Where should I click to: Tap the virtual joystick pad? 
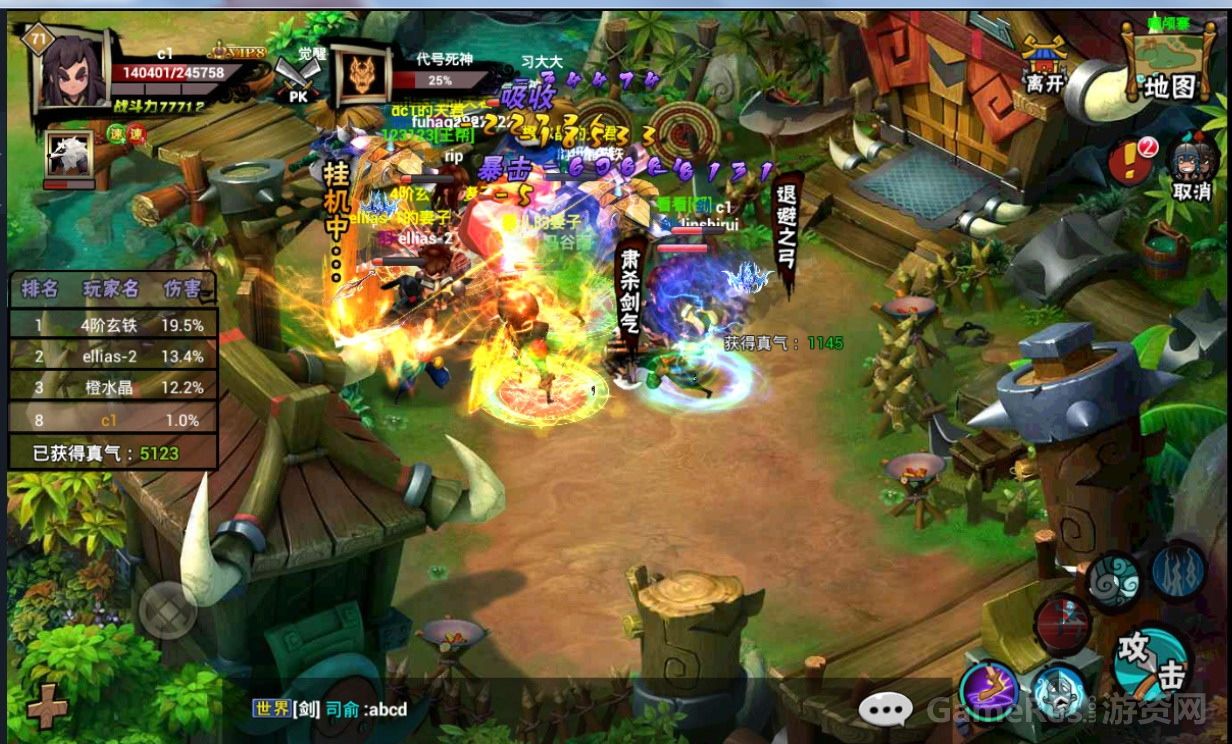point(167,609)
